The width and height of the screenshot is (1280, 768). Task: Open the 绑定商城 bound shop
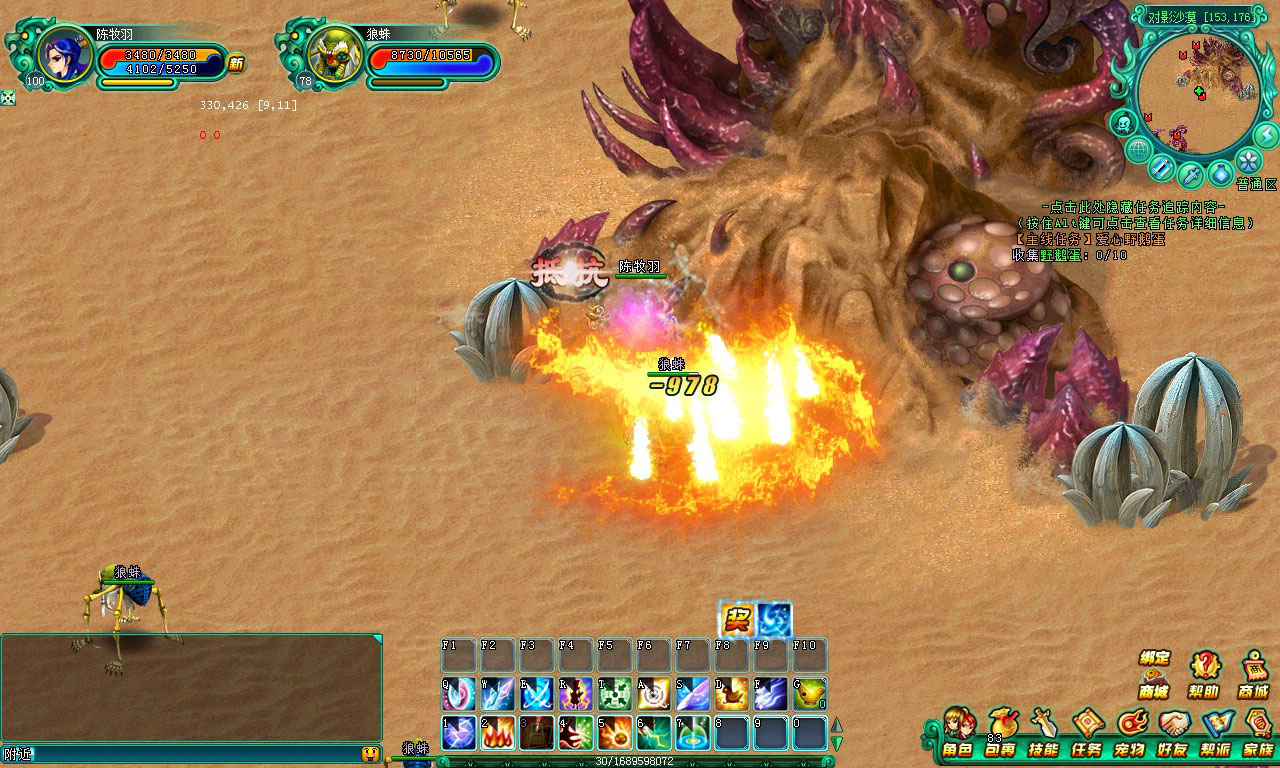tap(1154, 674)
